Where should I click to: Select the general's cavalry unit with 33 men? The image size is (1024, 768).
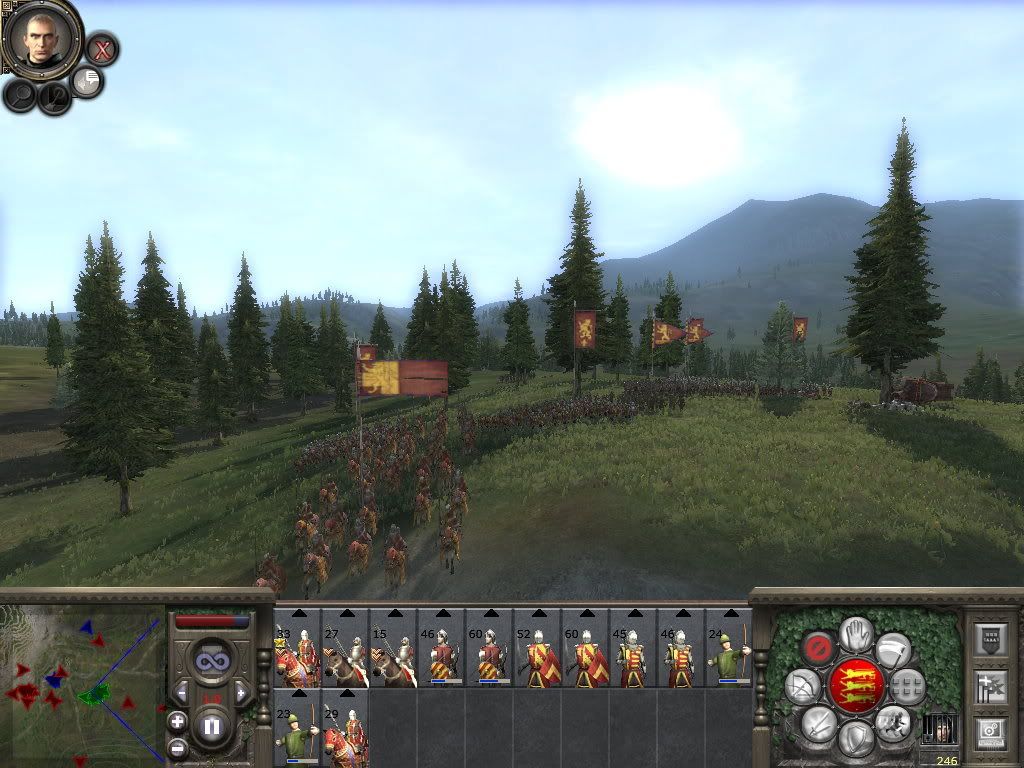coord(297,648)
